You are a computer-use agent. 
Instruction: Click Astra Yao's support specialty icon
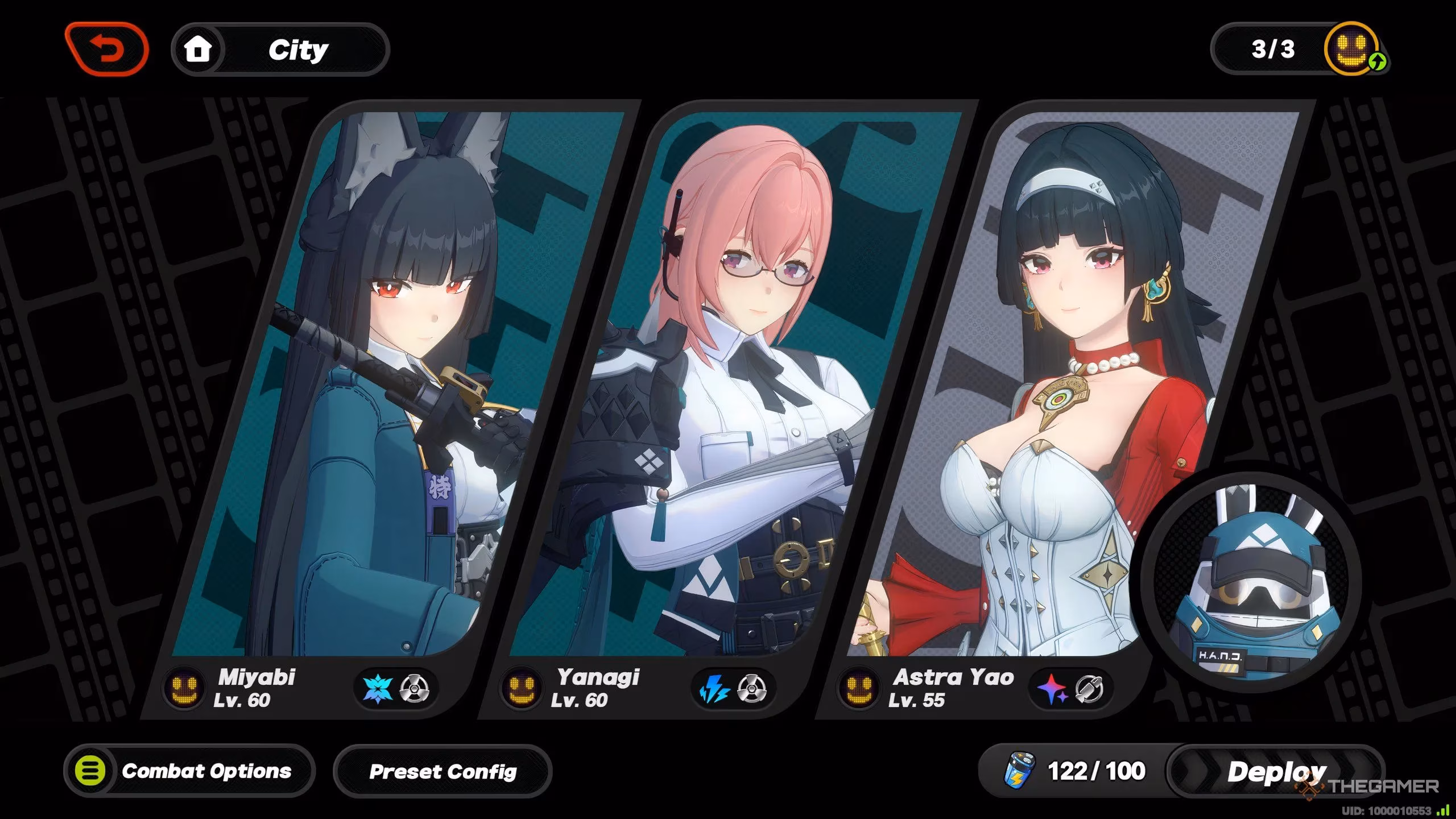tap(1089, 689)
